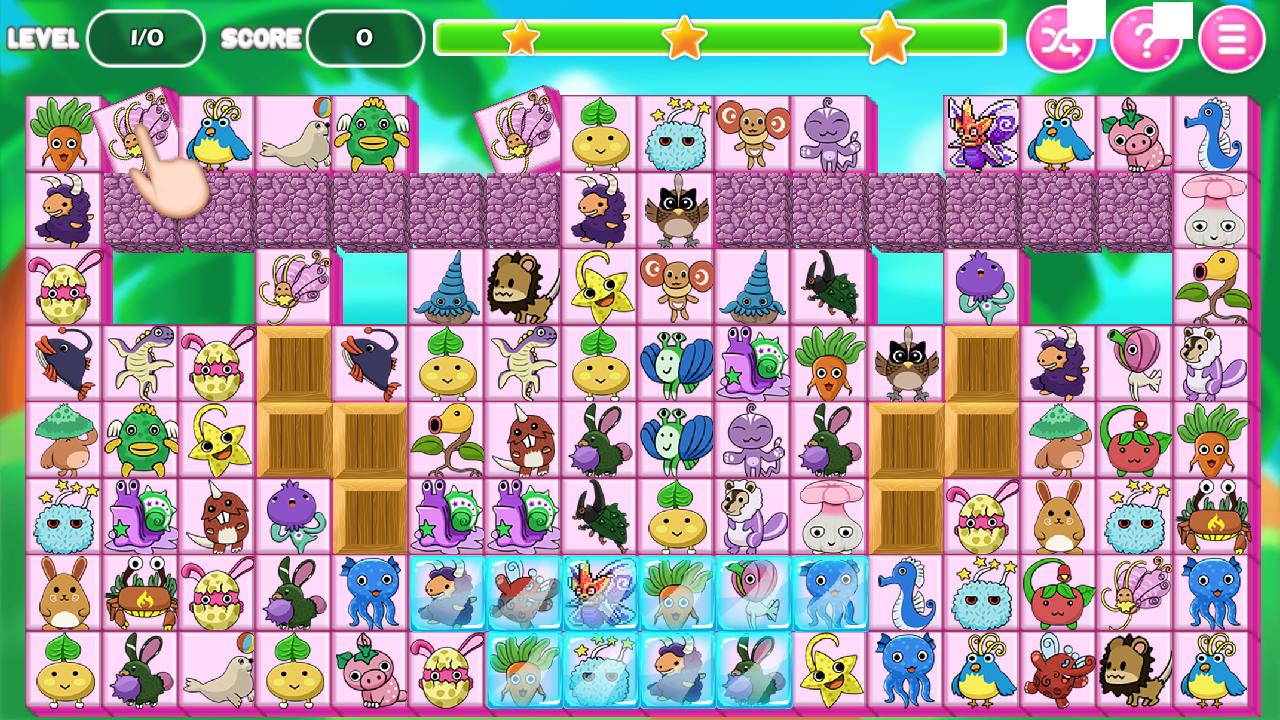Open the hint question mark icon
The height and width of the screenshot is (720, 1280).
click(1148, 38)
